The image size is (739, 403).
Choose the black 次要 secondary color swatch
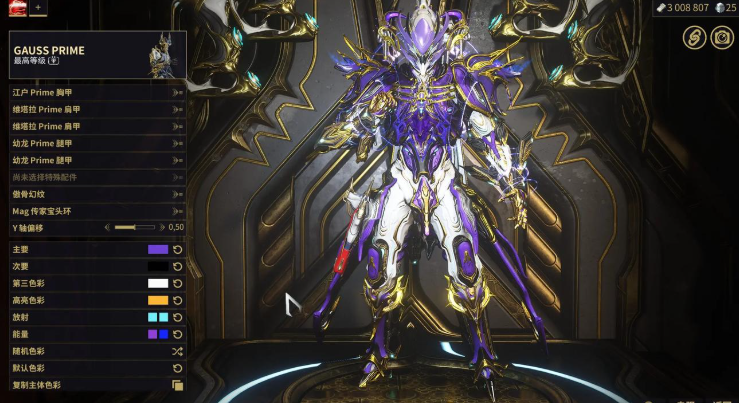click(158, 266)
